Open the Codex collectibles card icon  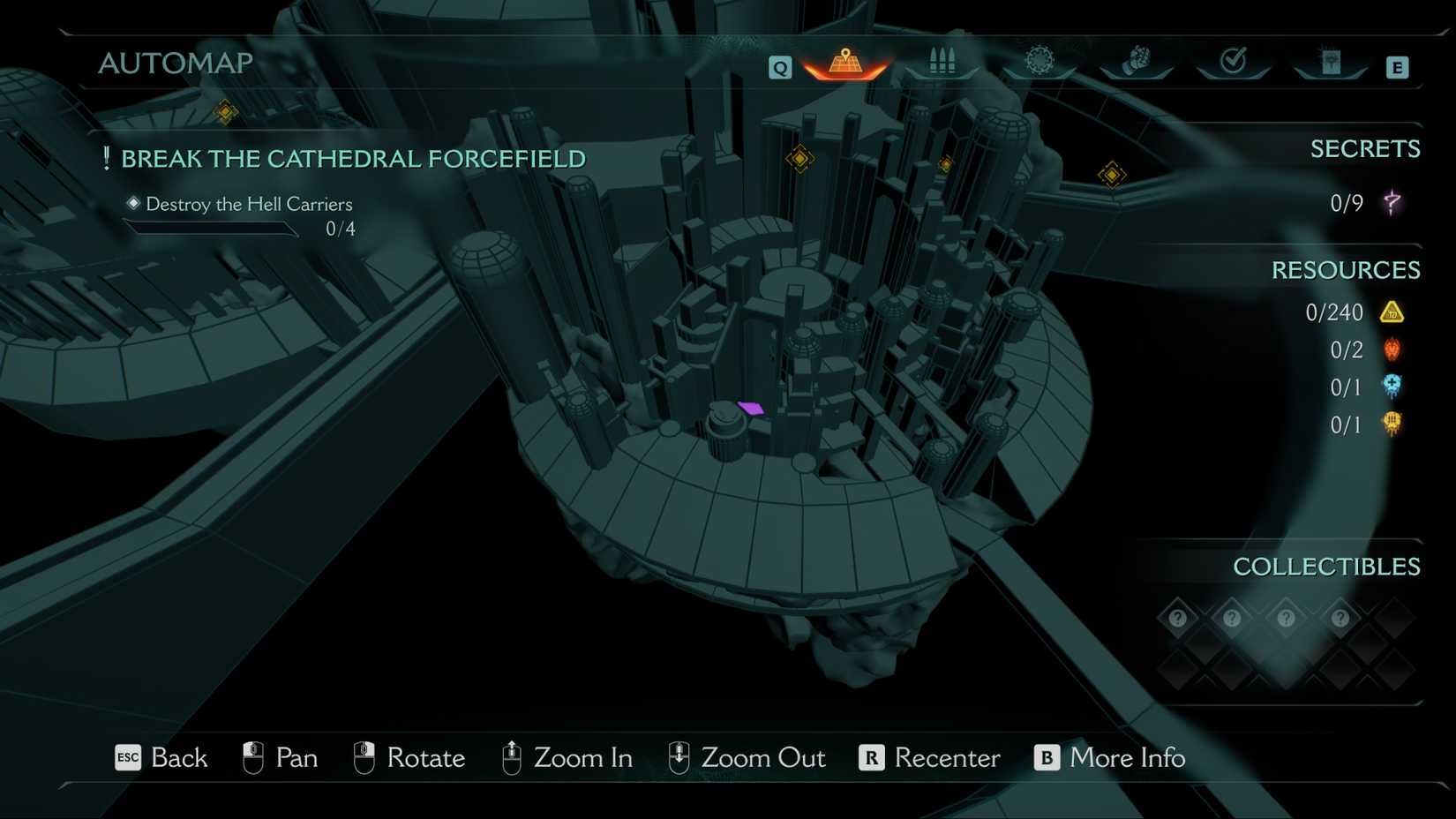click(x=1331, y=60)
